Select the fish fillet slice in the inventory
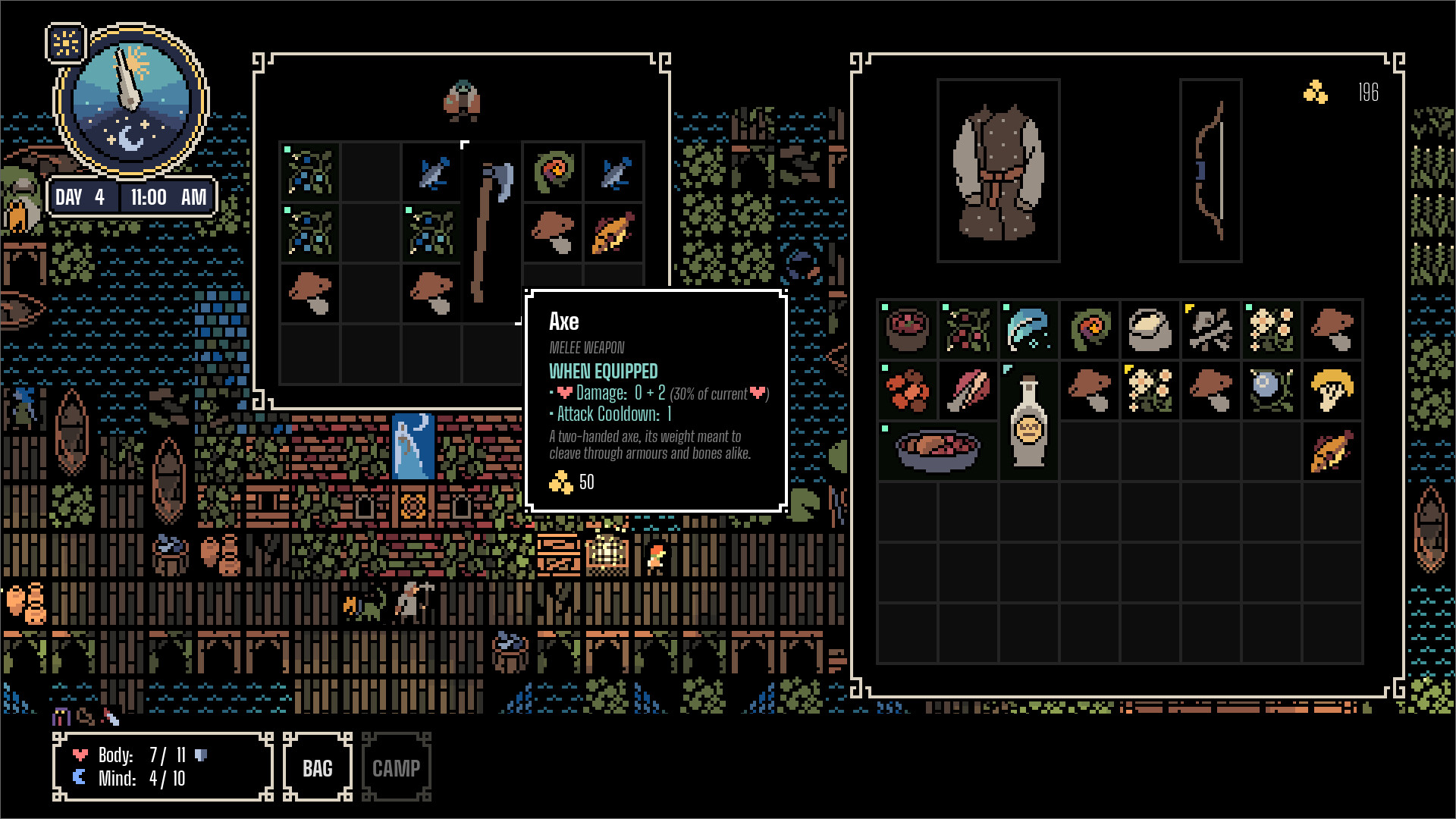 tap(968, 391)
